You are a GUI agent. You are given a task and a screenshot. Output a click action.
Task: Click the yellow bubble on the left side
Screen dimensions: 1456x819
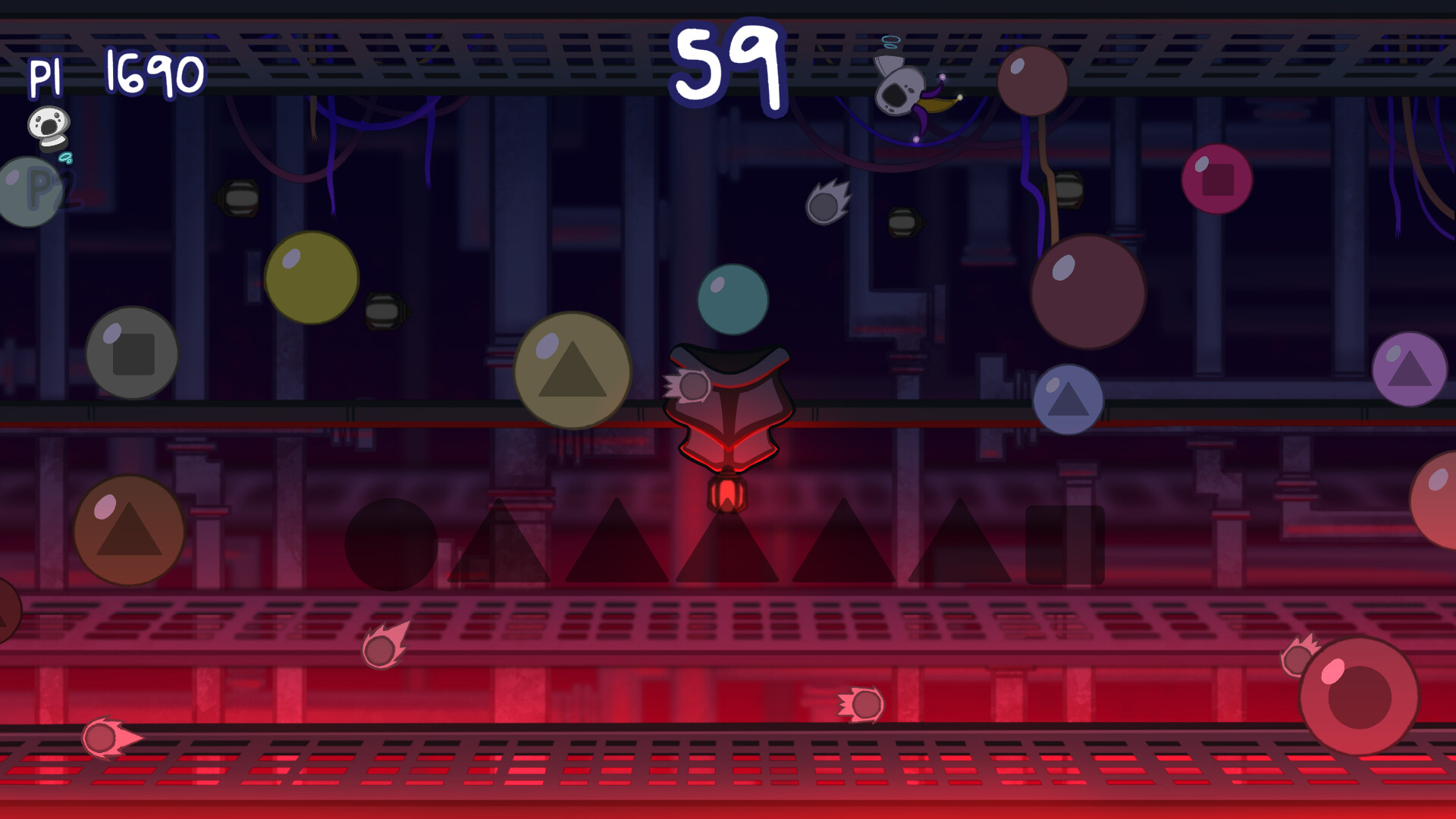coord(311,277)
